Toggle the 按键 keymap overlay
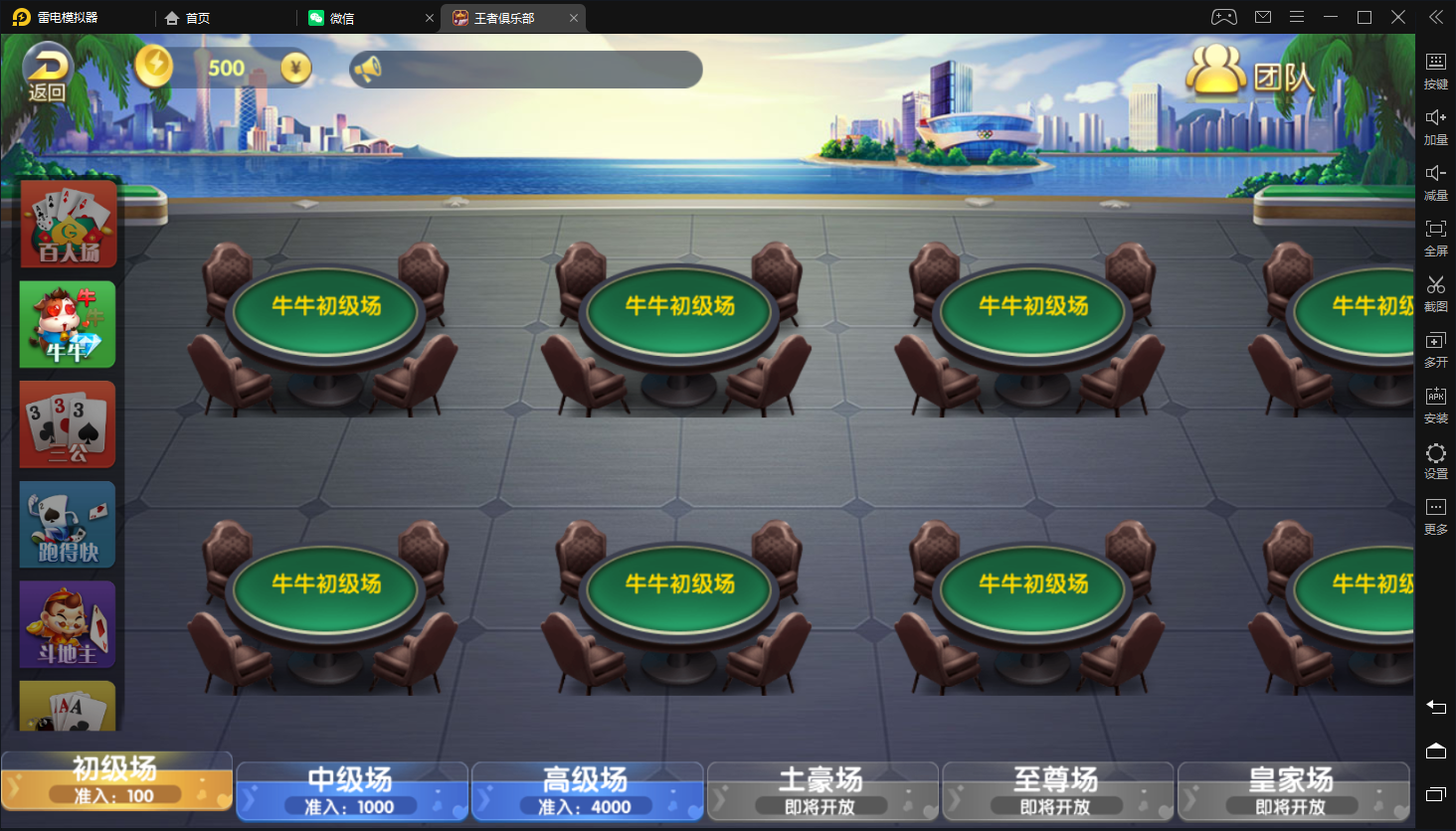The height and width of the screenshot is (831, 1456). (x=1436, y=71)
